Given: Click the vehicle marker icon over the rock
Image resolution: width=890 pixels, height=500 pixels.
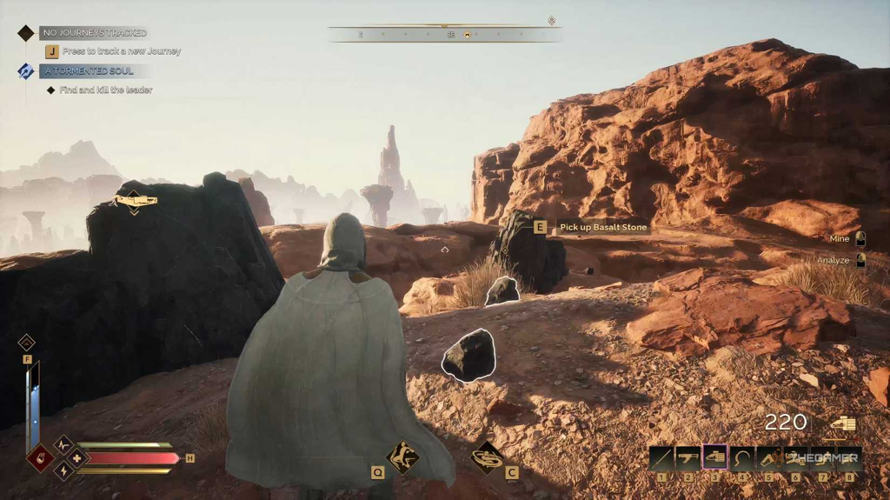Looking at the screenshot, I should (135, 202).
